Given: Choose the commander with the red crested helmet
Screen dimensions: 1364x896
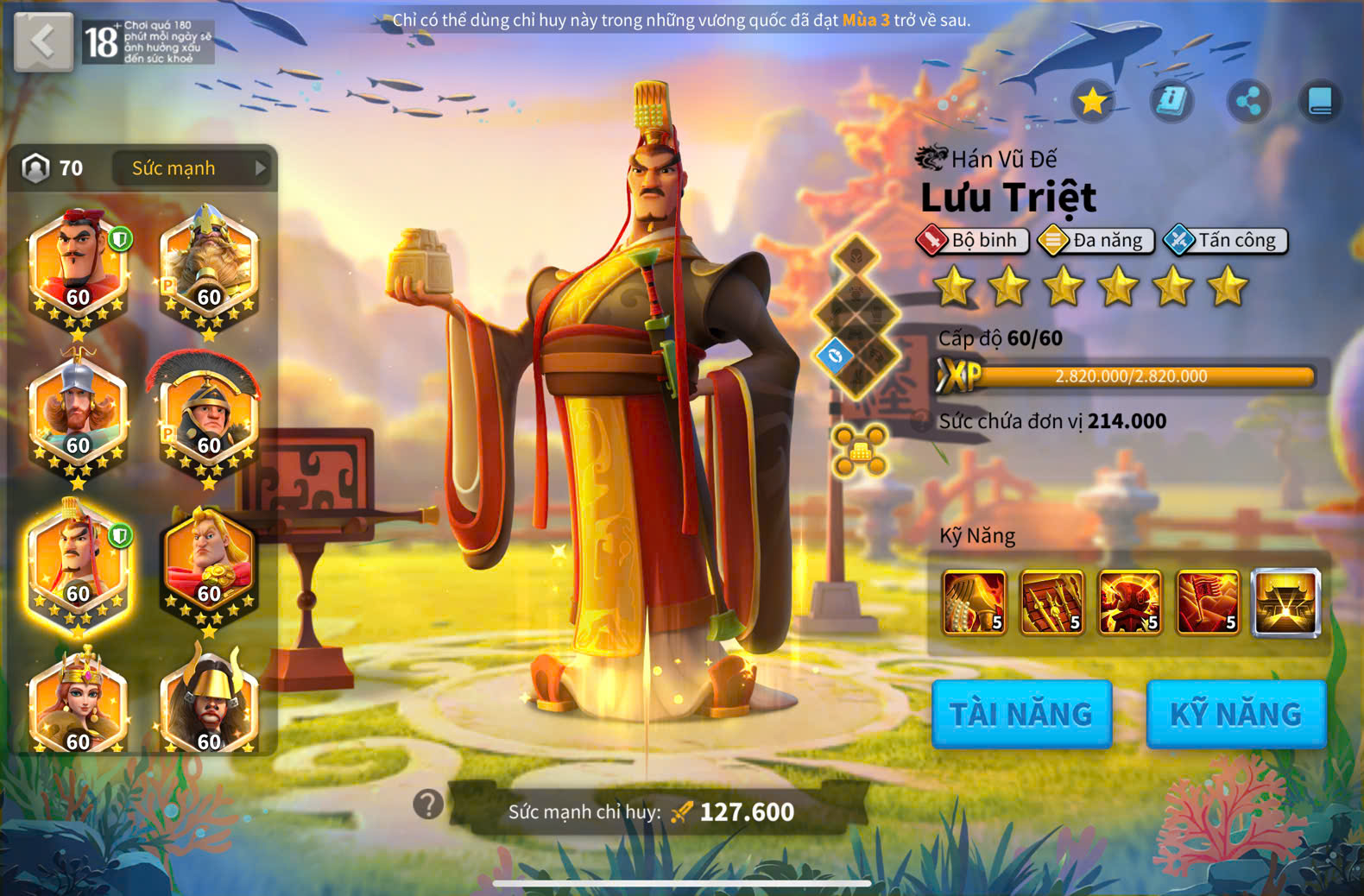Looking at the screenshot, I should [208, 416].
